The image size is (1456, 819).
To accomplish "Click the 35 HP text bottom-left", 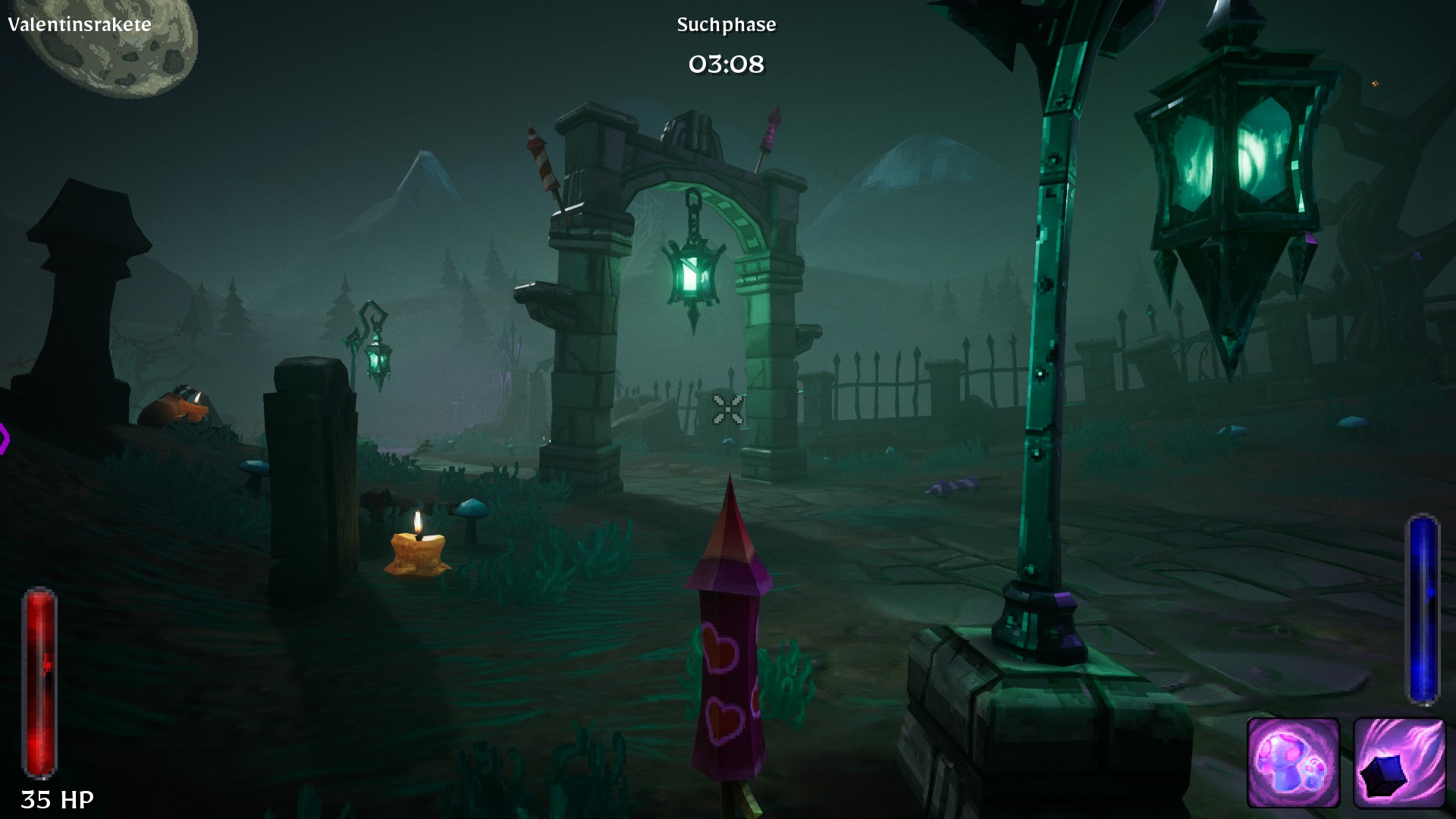I will tap(55, 798).
